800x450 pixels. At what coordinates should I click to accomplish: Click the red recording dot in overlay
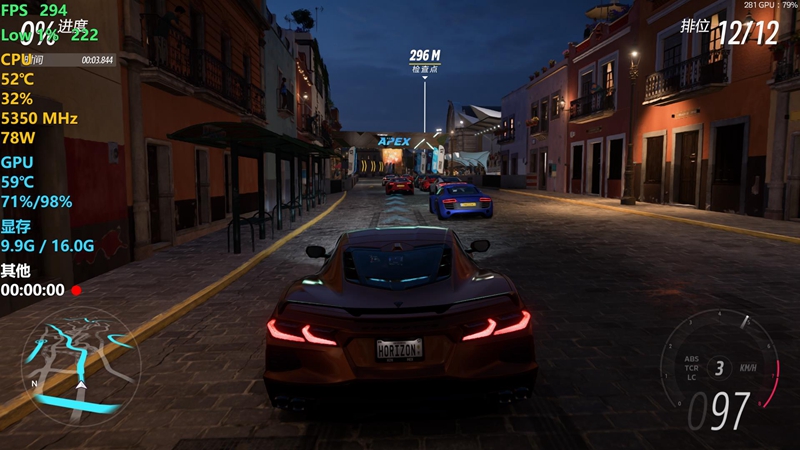click(x=76, y=291)
